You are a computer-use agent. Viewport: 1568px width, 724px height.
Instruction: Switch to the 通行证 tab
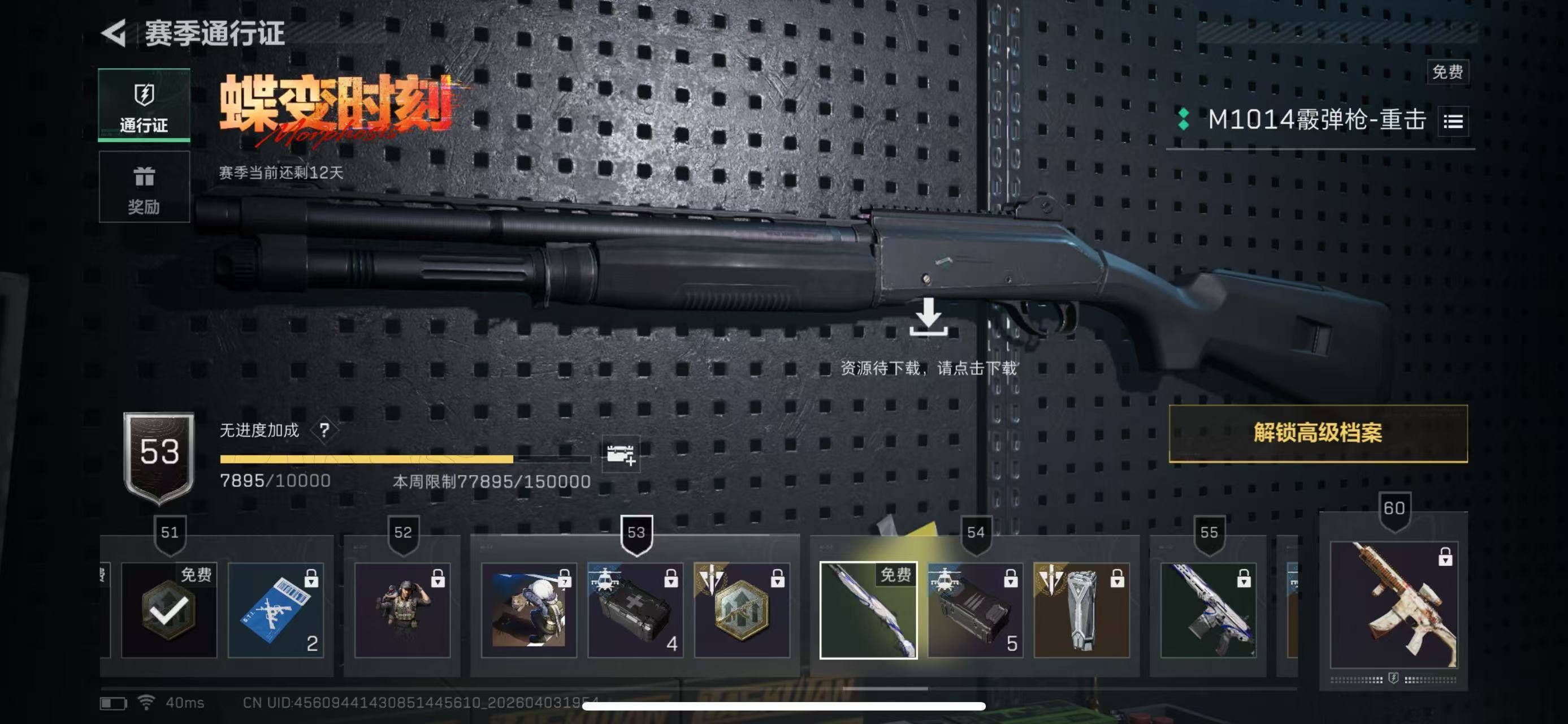tap(144, 105)
